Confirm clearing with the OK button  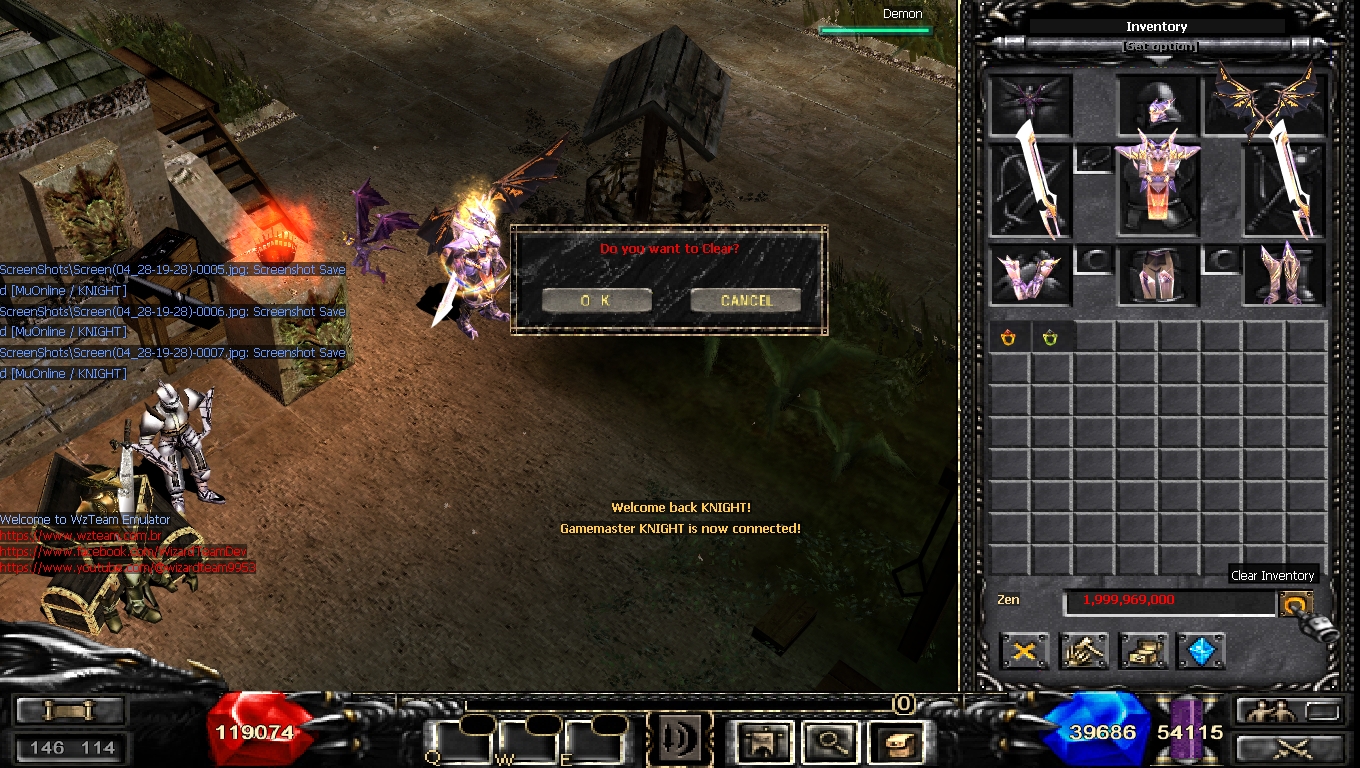click(x=596, y=300)
